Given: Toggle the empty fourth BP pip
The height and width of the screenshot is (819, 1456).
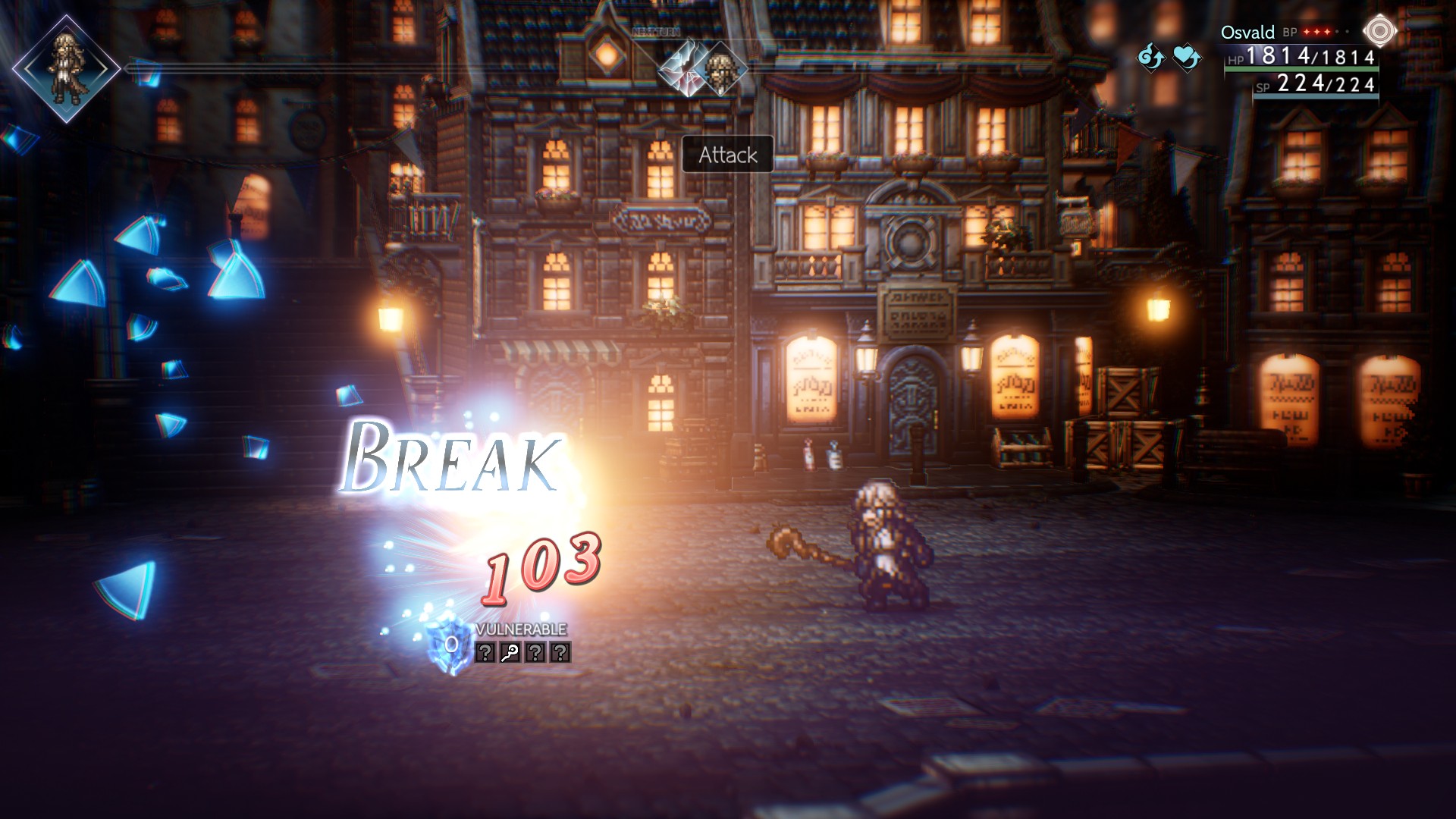Looking at the screenshot, I should tap(1337, 31).
